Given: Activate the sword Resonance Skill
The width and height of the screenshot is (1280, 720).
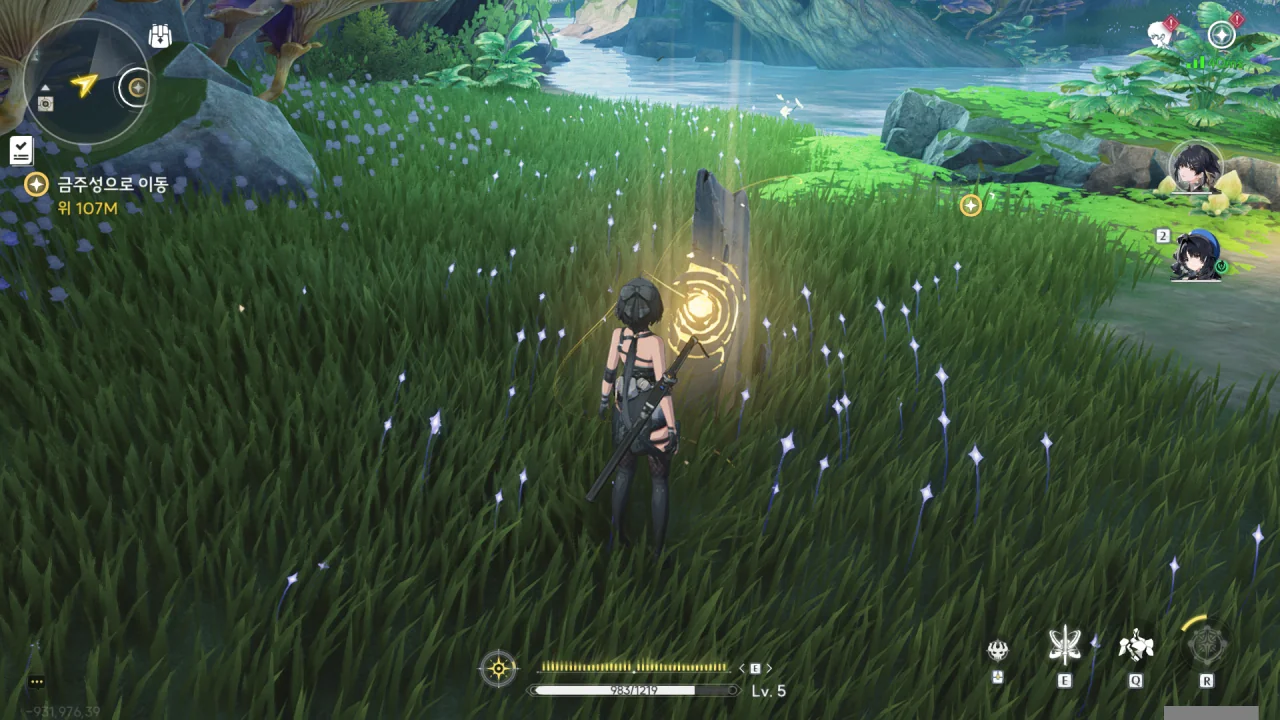Looking at the screenshot, I should 1064,647.
